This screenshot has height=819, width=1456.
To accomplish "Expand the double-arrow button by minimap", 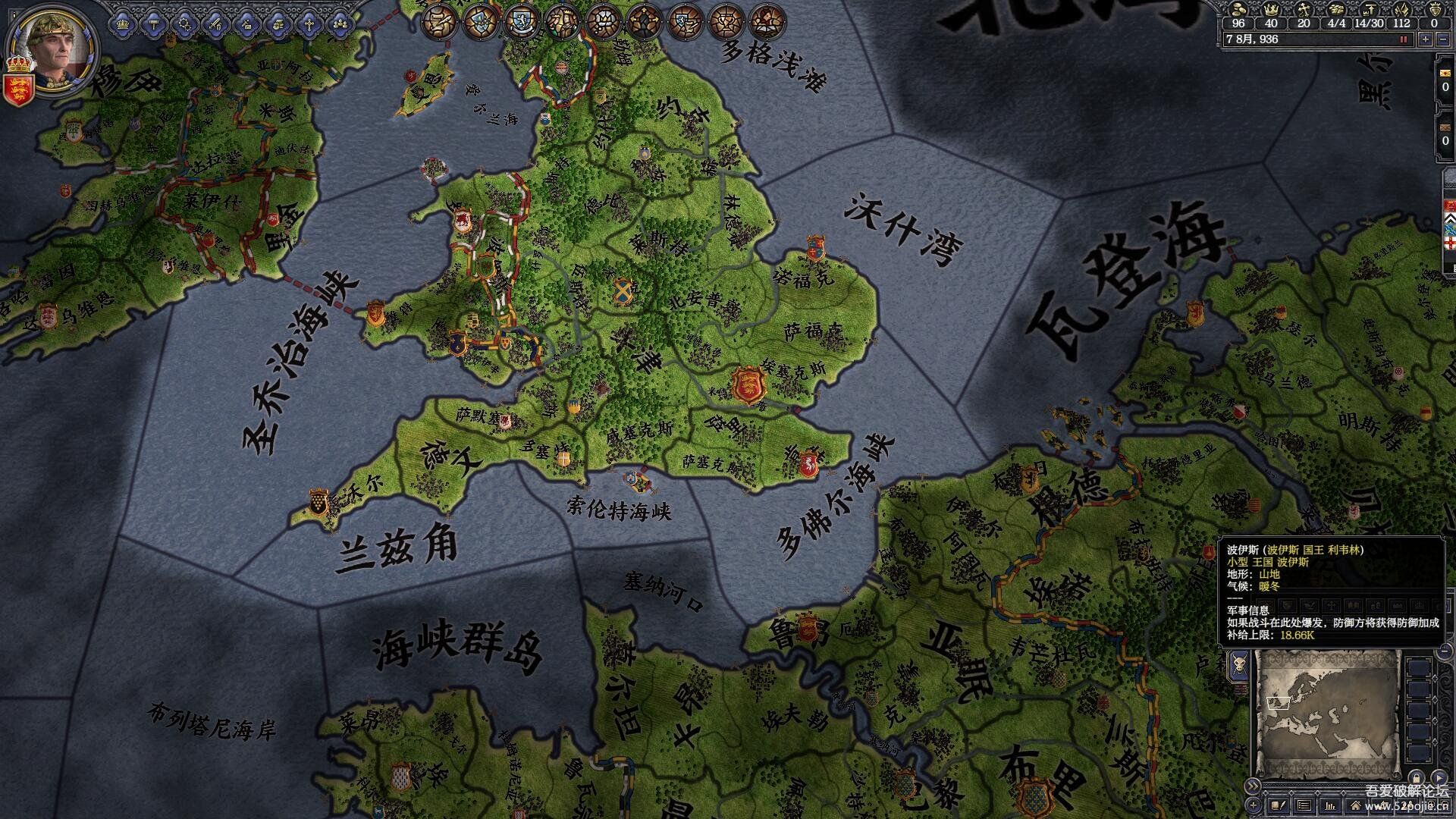I will coord(1253,786).
